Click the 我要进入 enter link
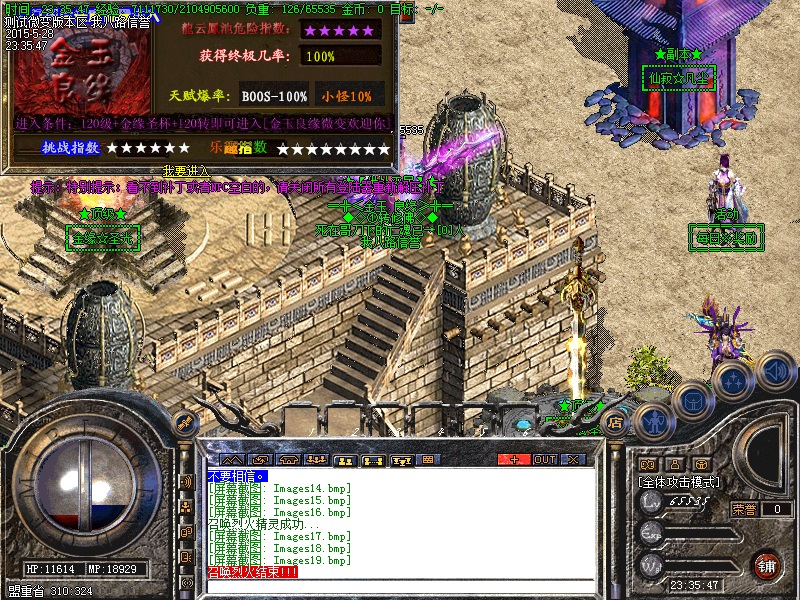 [x=185, y=171]
